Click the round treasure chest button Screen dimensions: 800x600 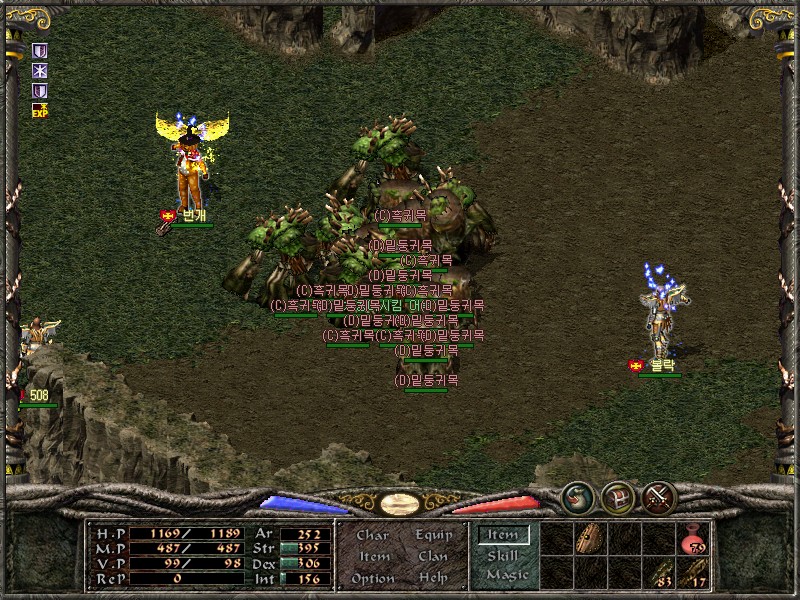(617, 496)
